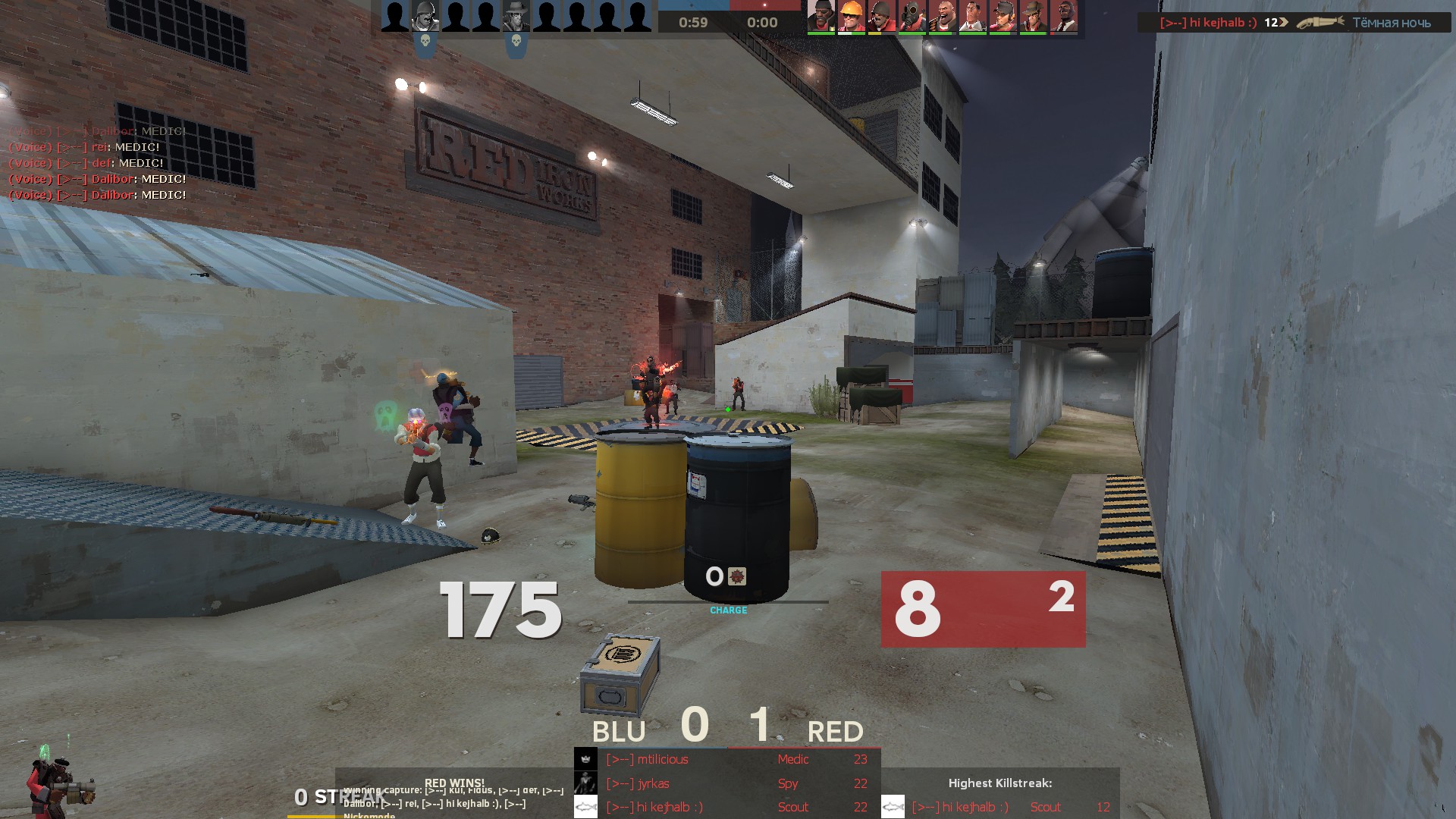Select the RED Medic portrait in the top bar
This screenshot has width=1456, height=819.
[972, 17]
